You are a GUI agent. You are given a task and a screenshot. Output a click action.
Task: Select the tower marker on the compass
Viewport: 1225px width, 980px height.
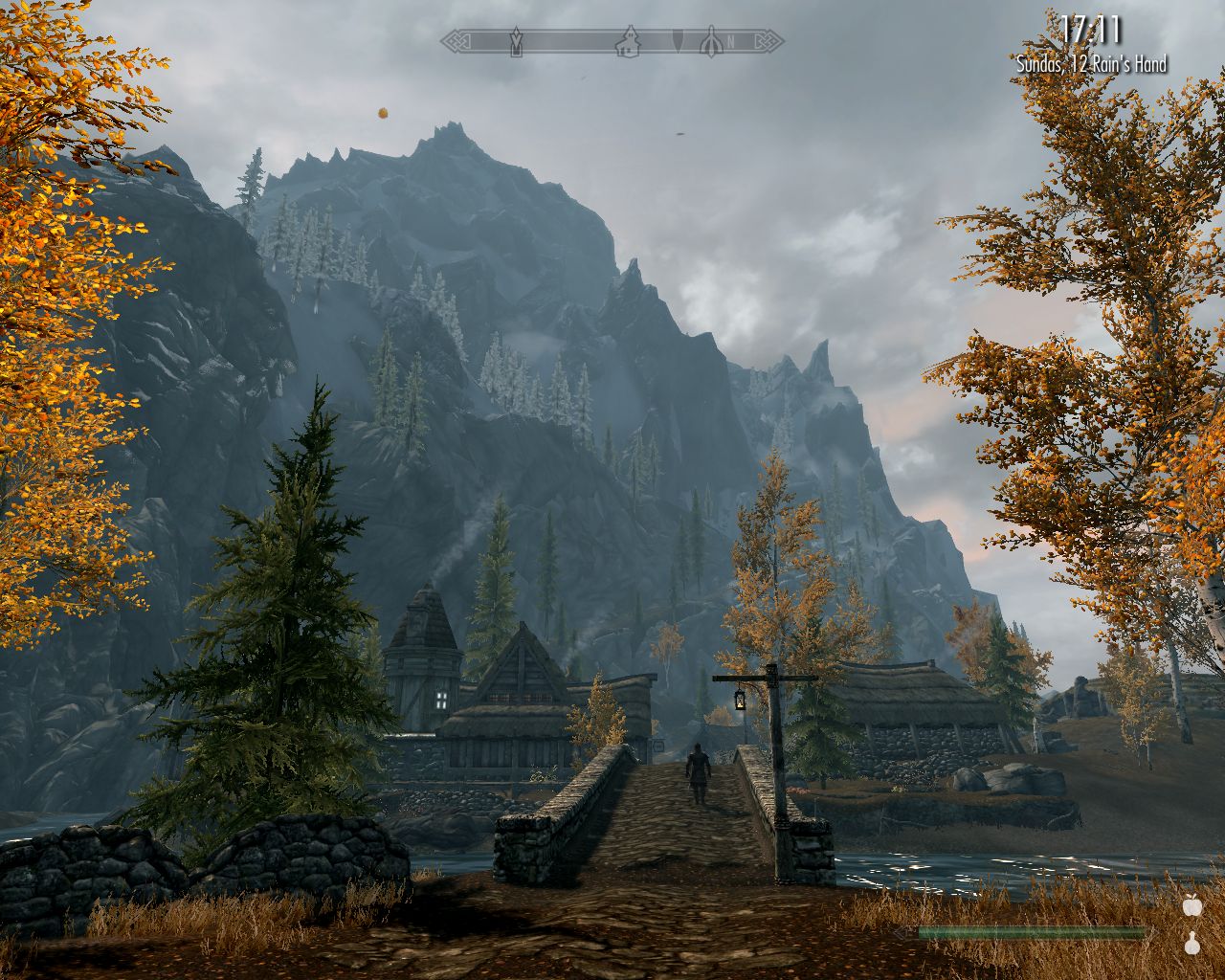[x=517, y=39]
